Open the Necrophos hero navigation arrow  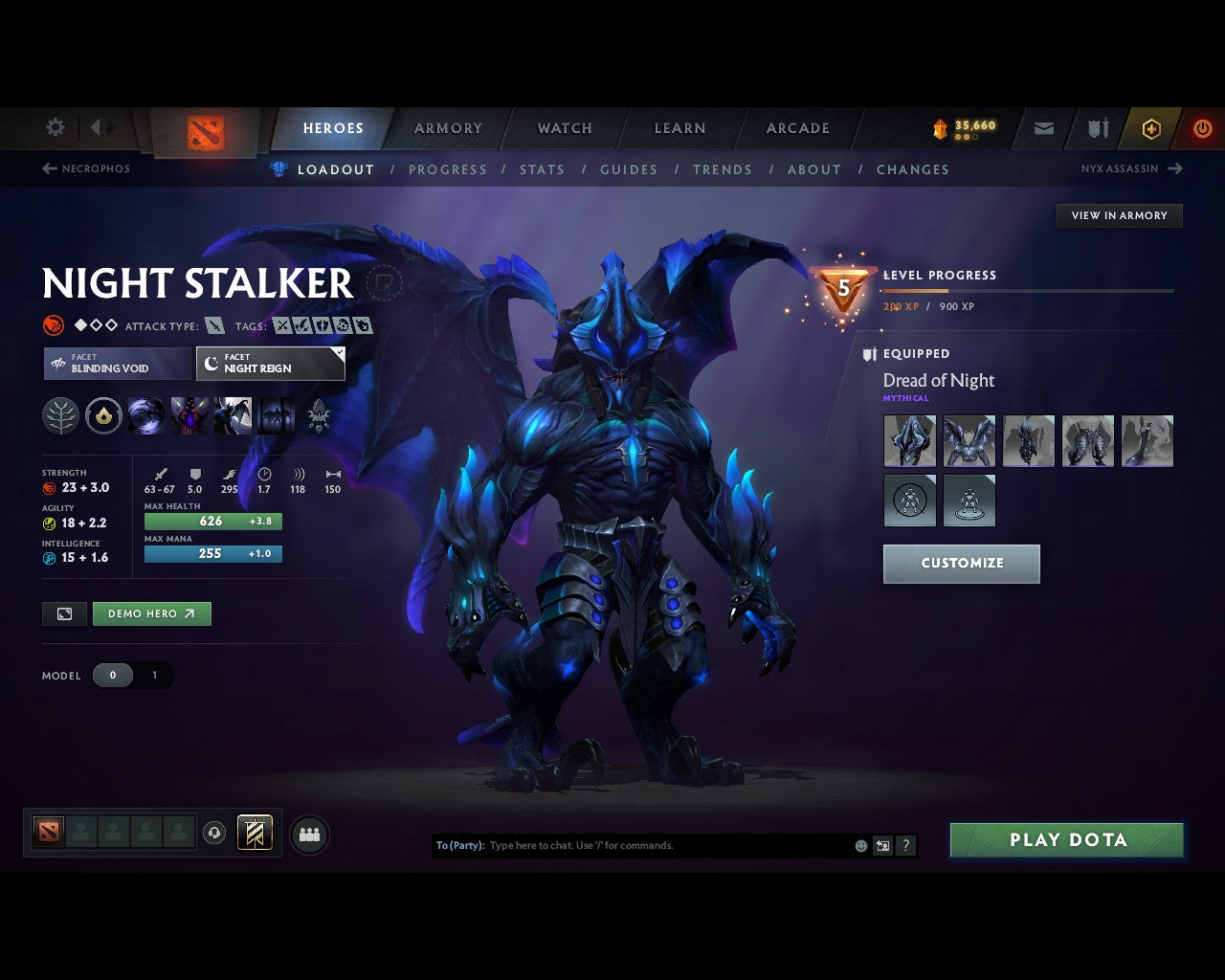[x=48, y=168]
